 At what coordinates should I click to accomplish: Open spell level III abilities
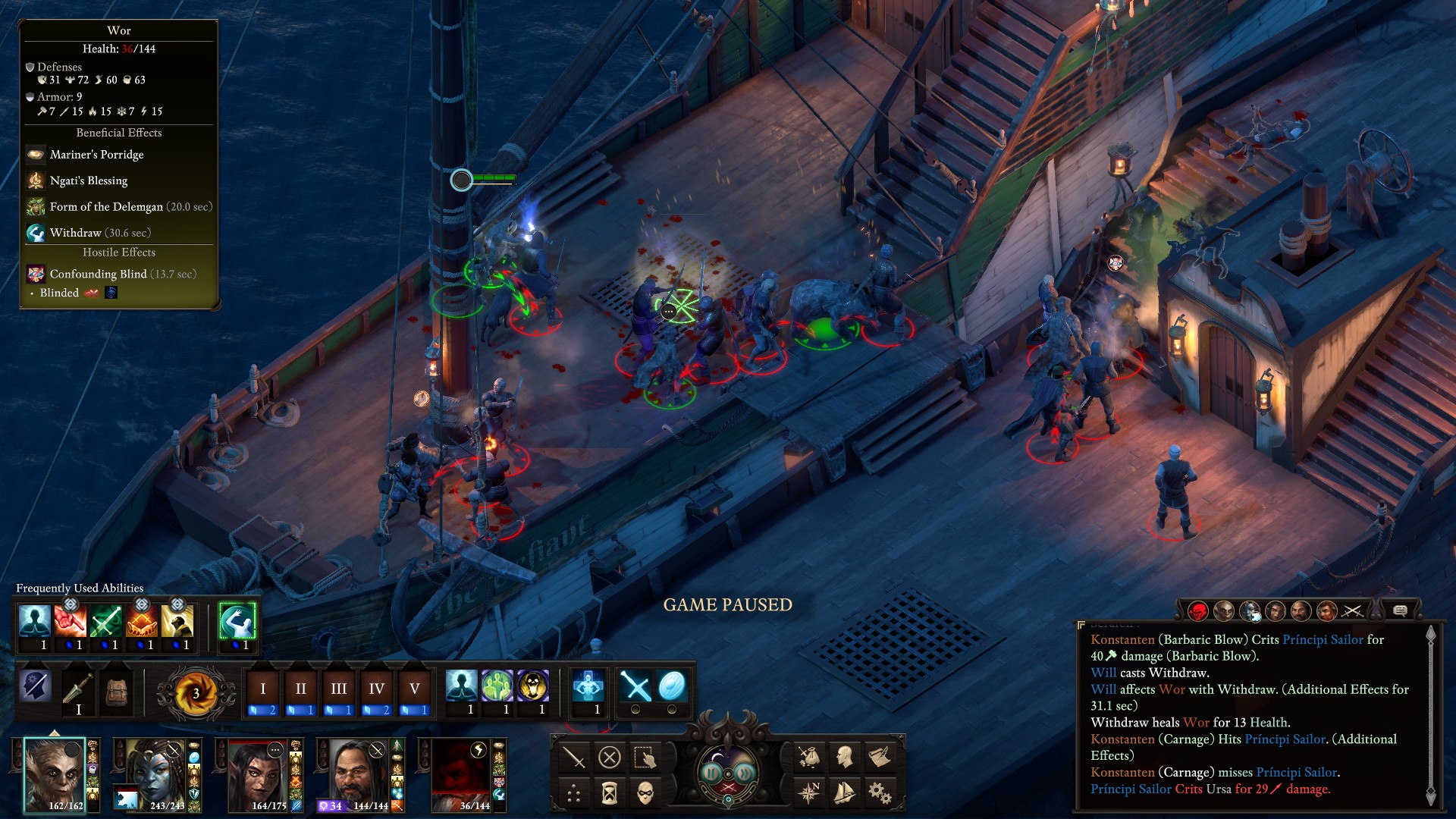point(338,689)
